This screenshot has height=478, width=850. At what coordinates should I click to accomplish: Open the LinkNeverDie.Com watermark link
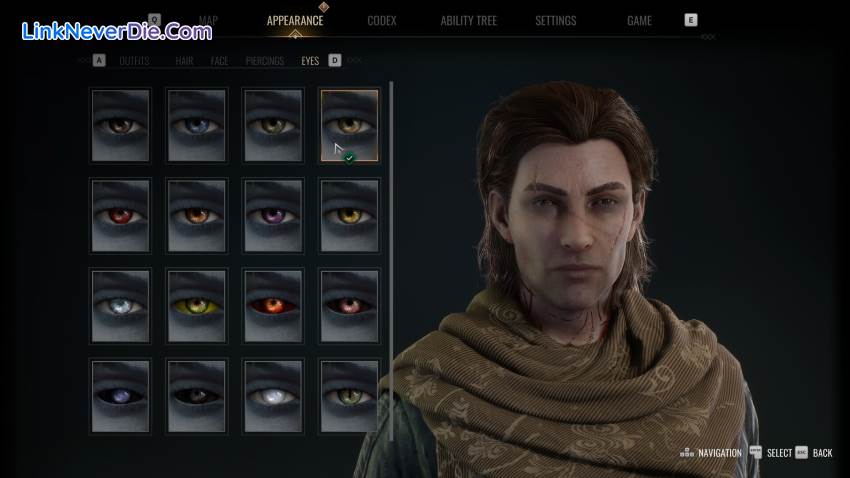pos(116,31)
